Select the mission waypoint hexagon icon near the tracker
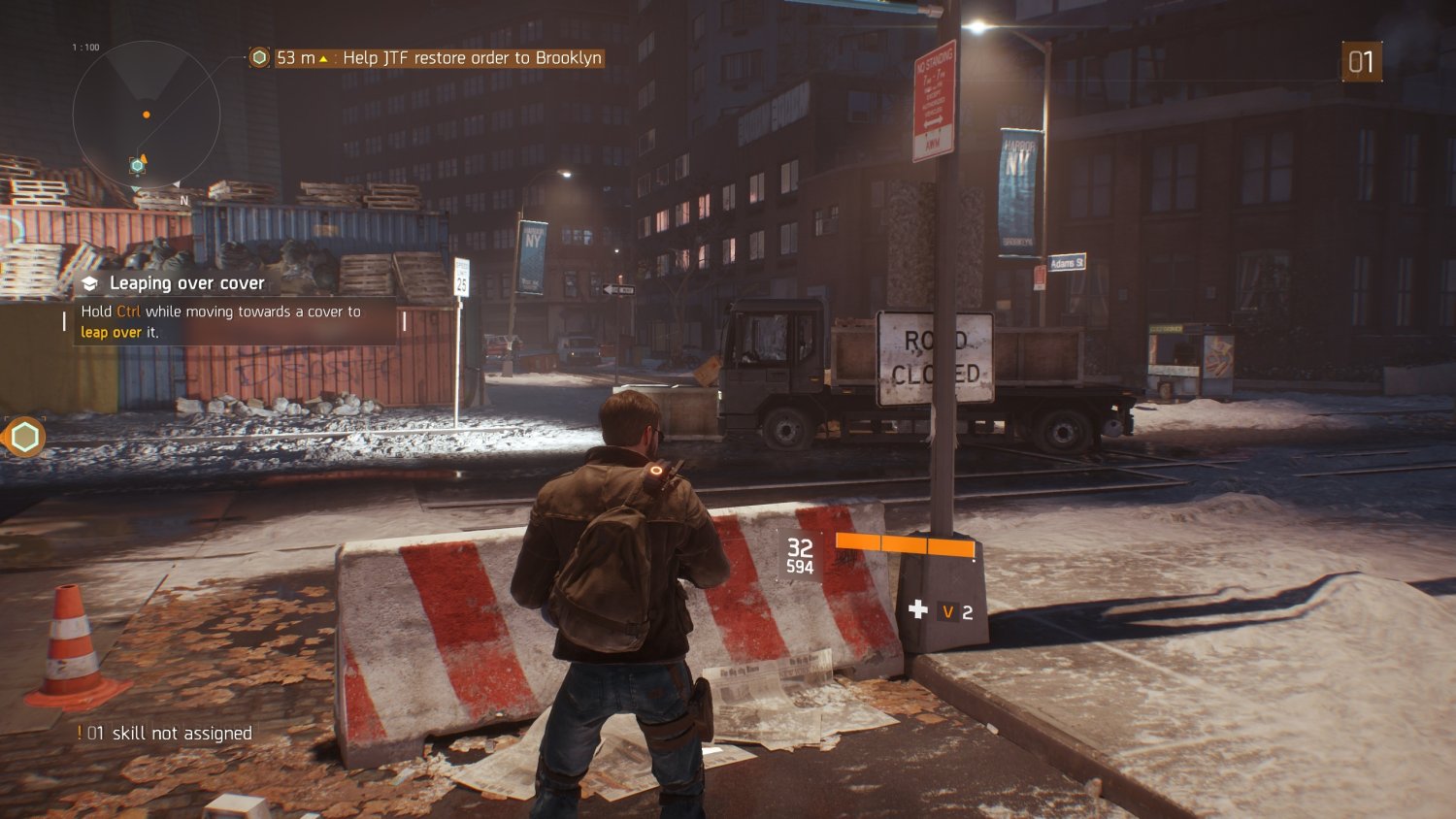The width and height of the screenshot is (1456, 819). [257, 58]
